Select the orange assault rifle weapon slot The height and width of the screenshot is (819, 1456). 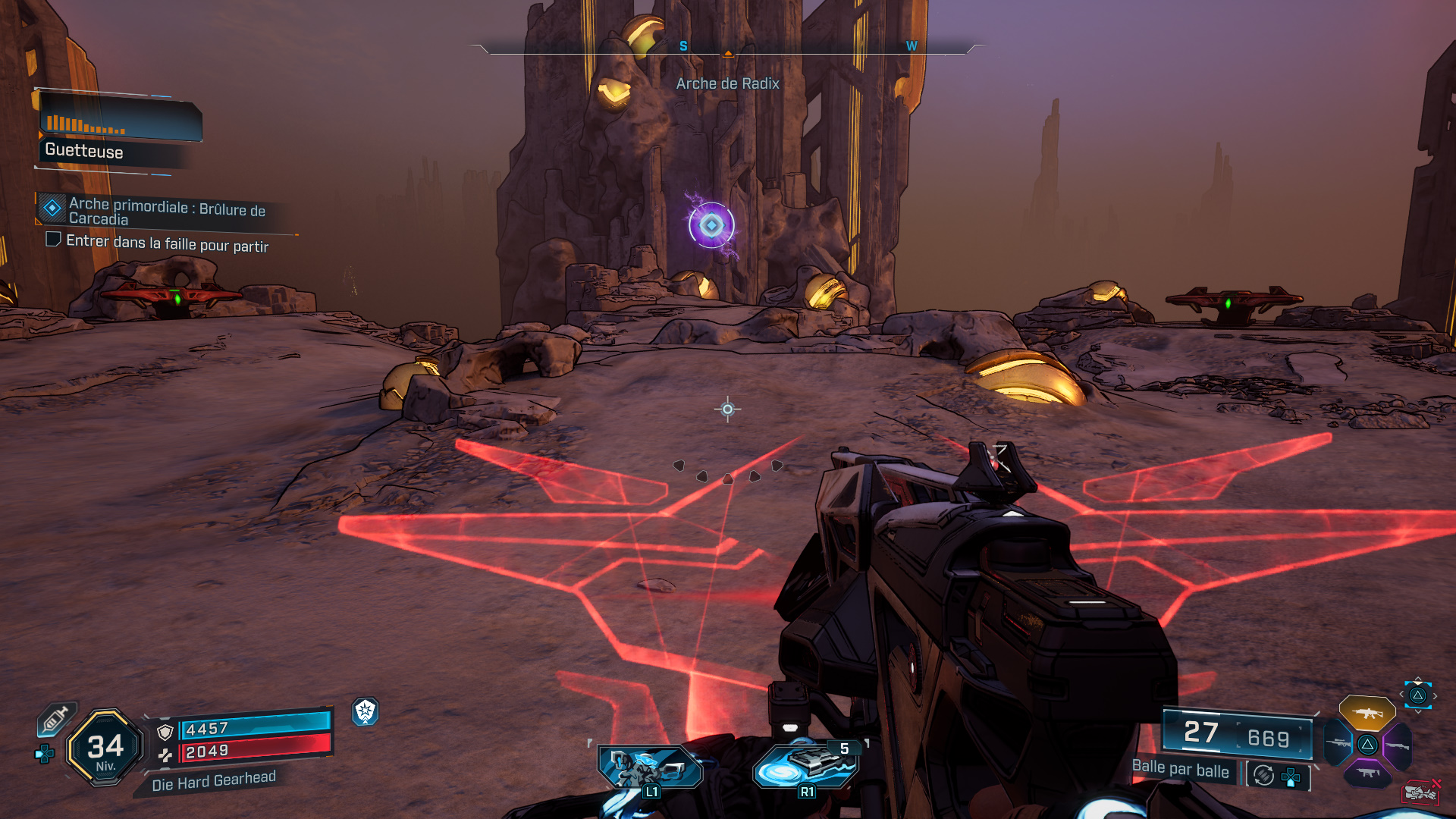click(x=1367, y=713)
